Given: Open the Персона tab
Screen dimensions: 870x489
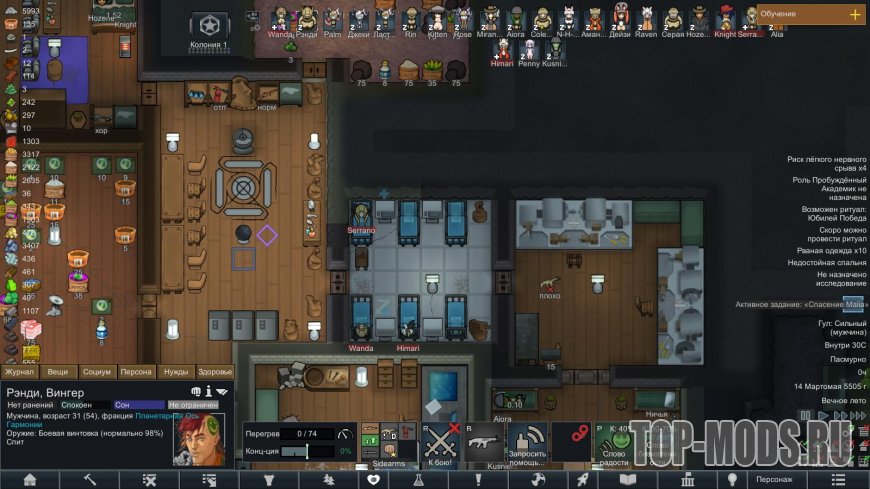Looking at the screenshot, I should point(136,371).
